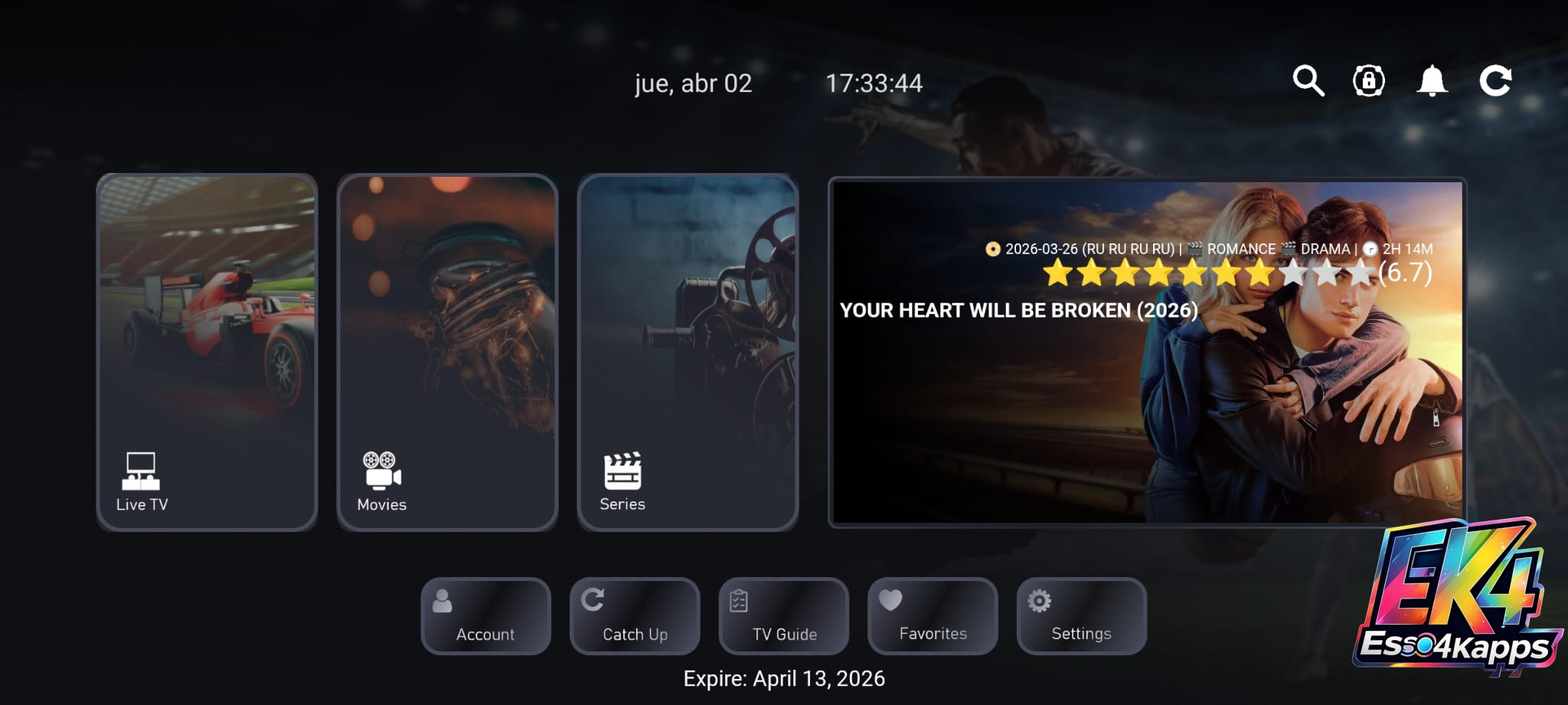This screenshot has height=705, width=1568.
Task: View the Favorites list
Action: (x=933, y=616)
